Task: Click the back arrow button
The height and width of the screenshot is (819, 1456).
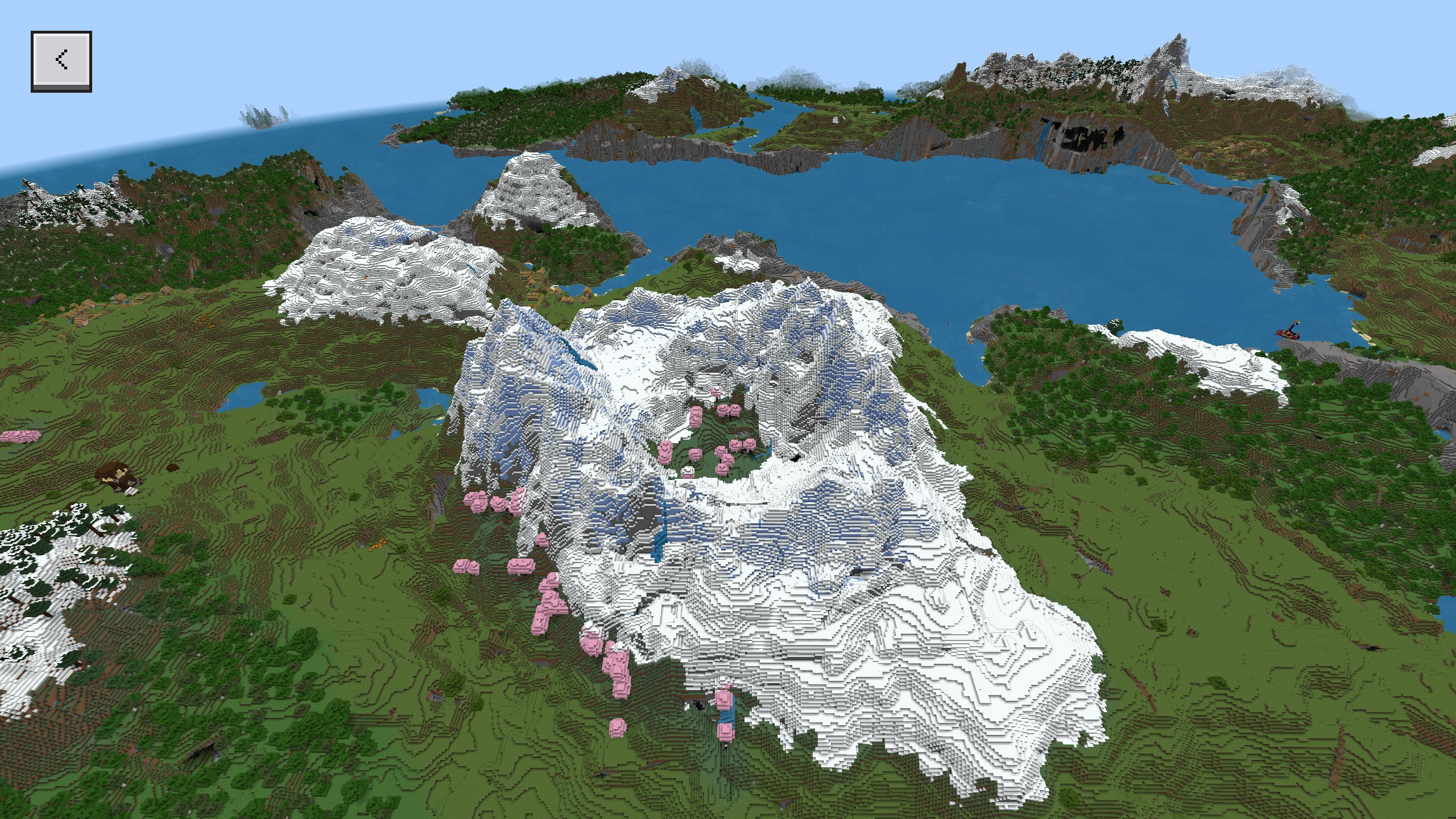Action: (61, 61)
